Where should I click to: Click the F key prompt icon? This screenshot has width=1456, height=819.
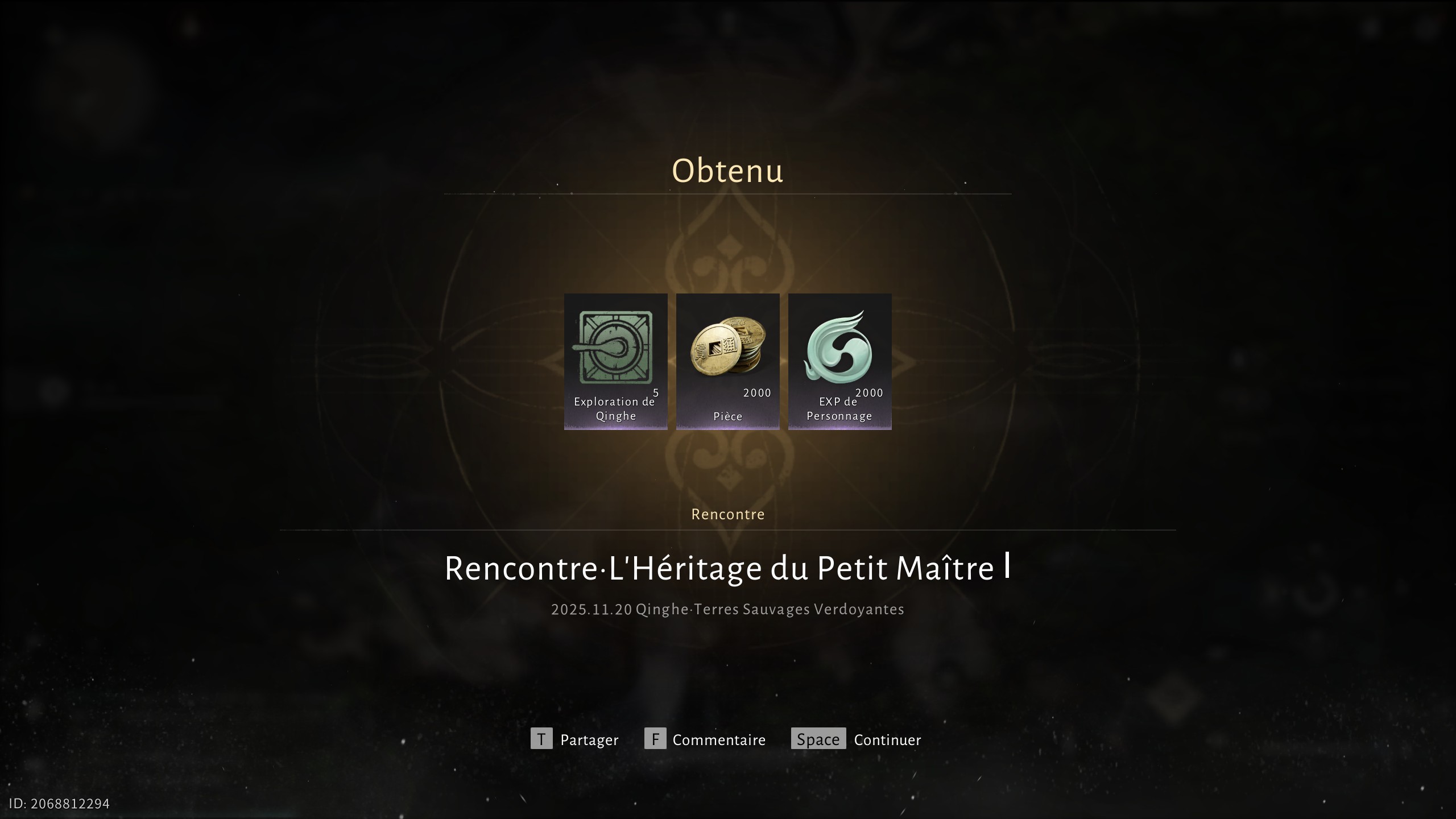pos(656,739)
